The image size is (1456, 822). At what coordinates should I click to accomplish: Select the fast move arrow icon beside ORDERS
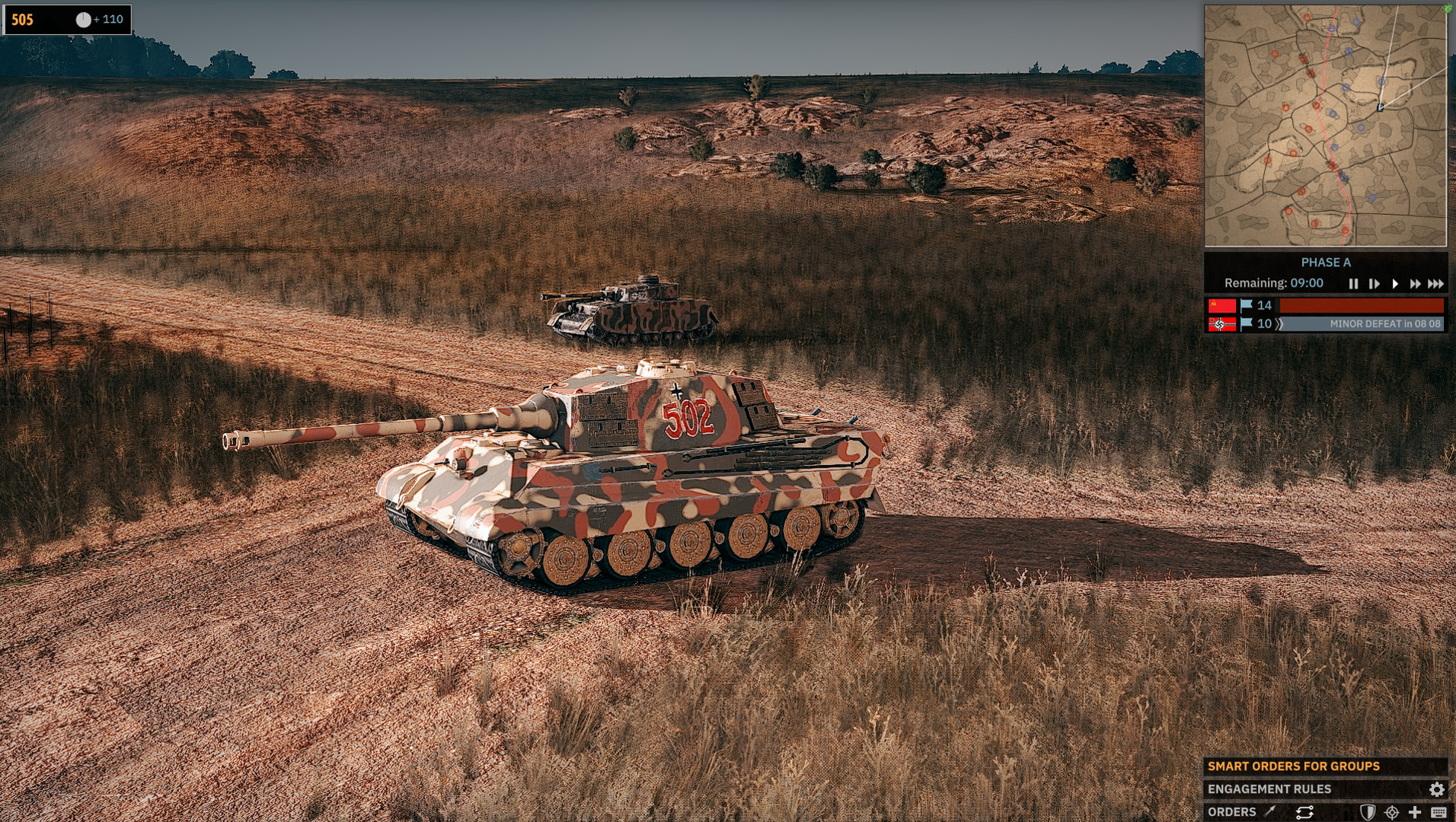point(1269,813)
